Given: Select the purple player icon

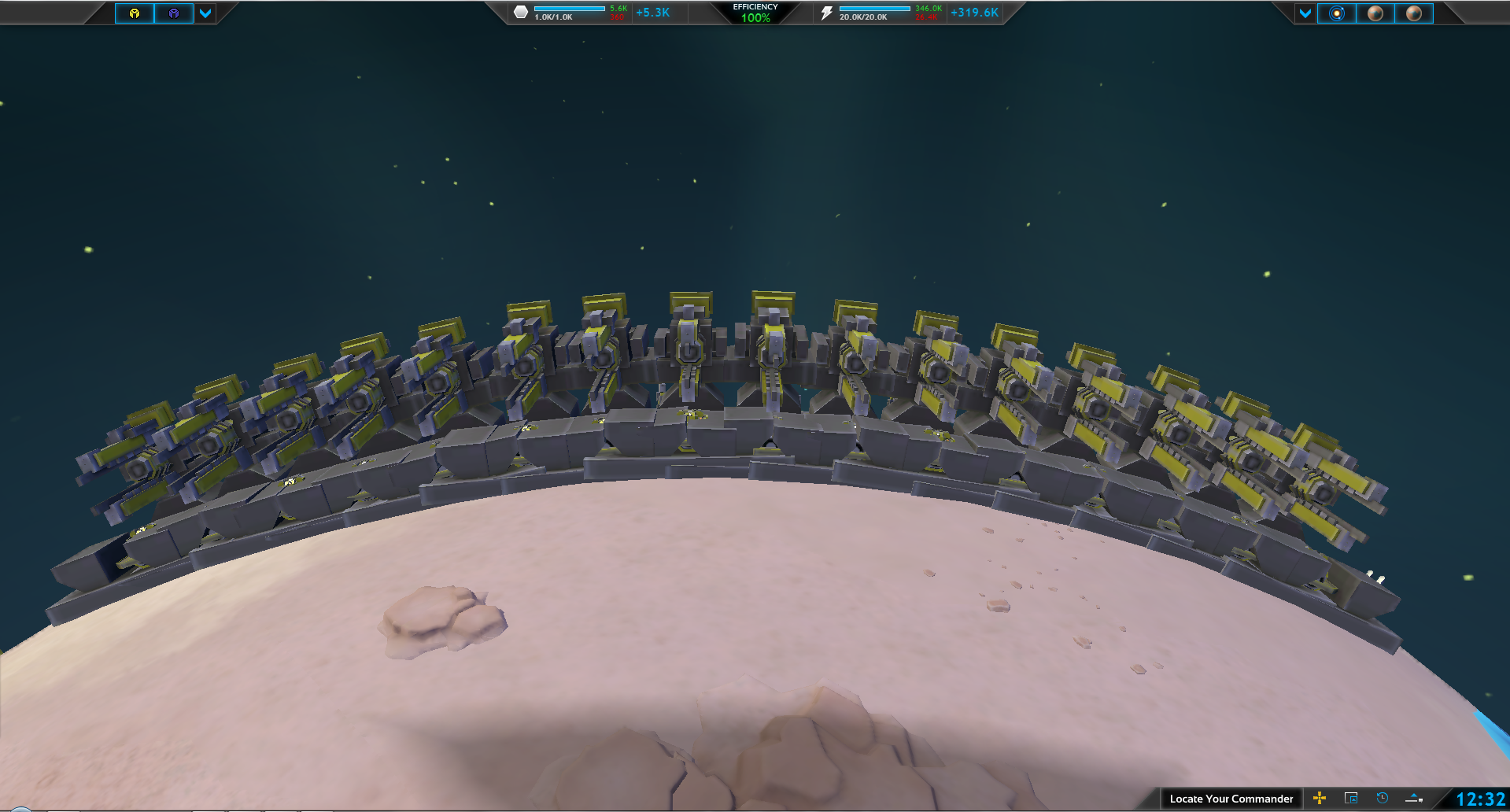Looking at the screenshot, I should [x=174, y=13].
